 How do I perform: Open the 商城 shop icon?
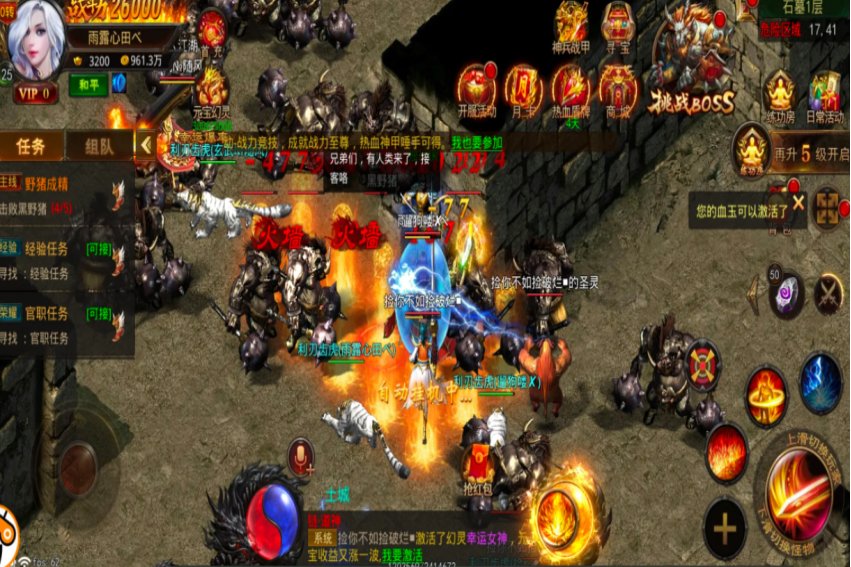(x=618, y=90)
